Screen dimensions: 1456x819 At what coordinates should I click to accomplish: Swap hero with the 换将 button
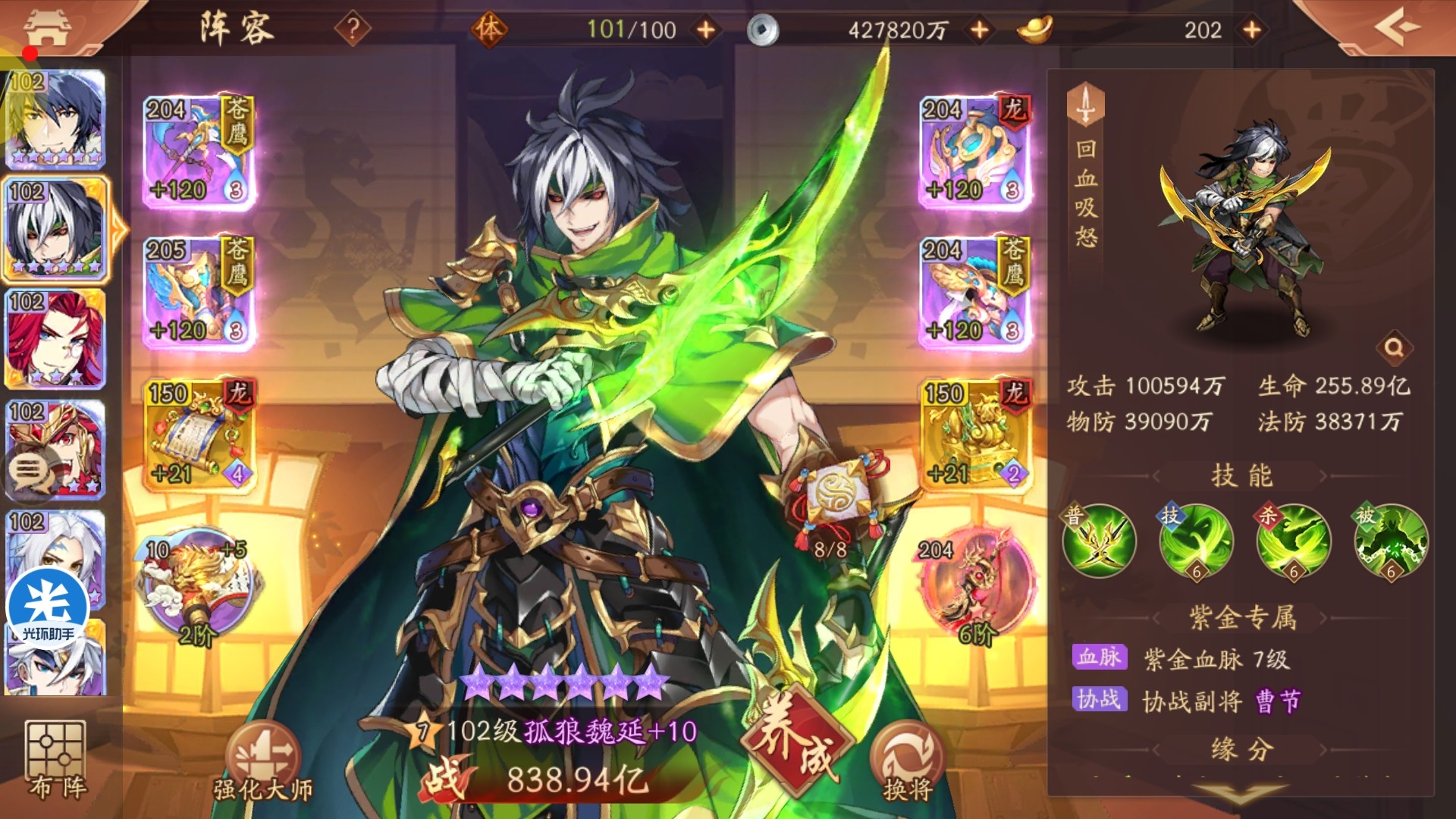[907, 762]
